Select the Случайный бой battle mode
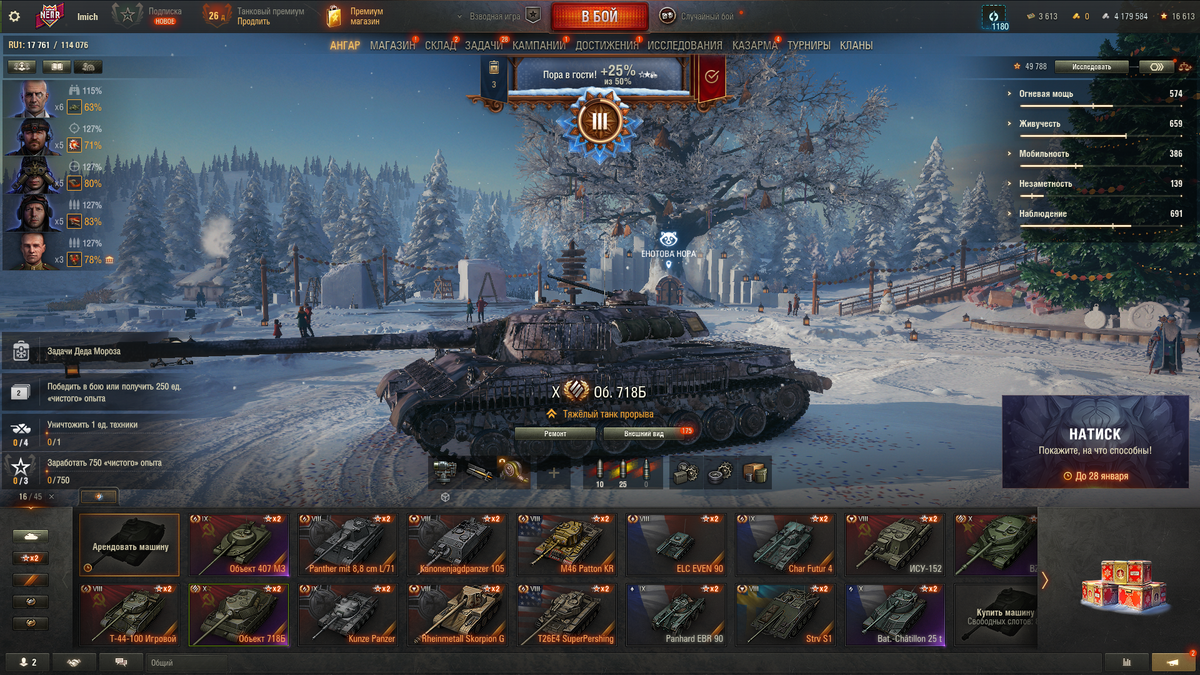Screen dimensions: 1200x675 pyautogui.click(x=700, y=16)
